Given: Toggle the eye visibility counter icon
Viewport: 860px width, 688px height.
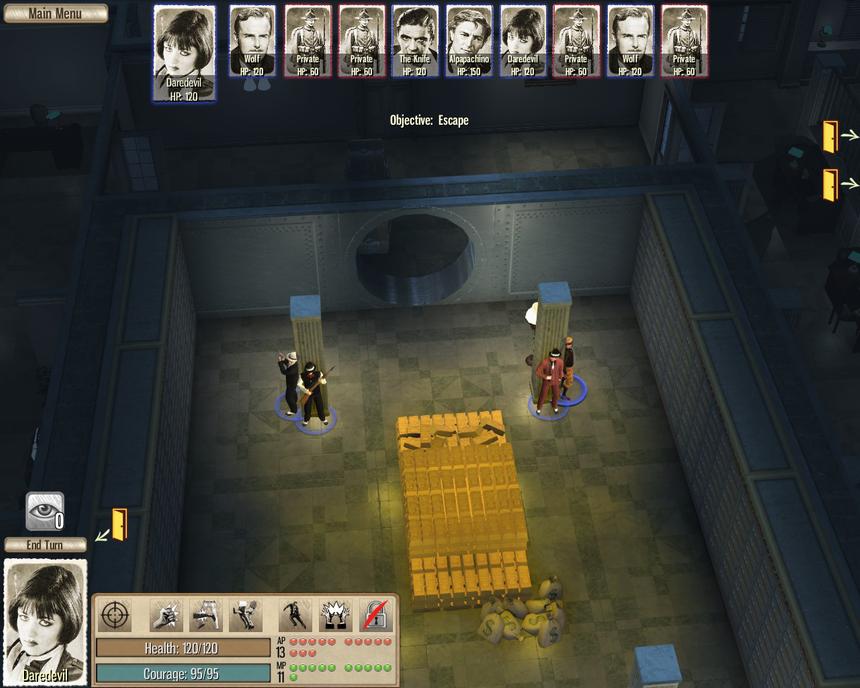Looking at the screenshot, I should (x=45, y=510).
